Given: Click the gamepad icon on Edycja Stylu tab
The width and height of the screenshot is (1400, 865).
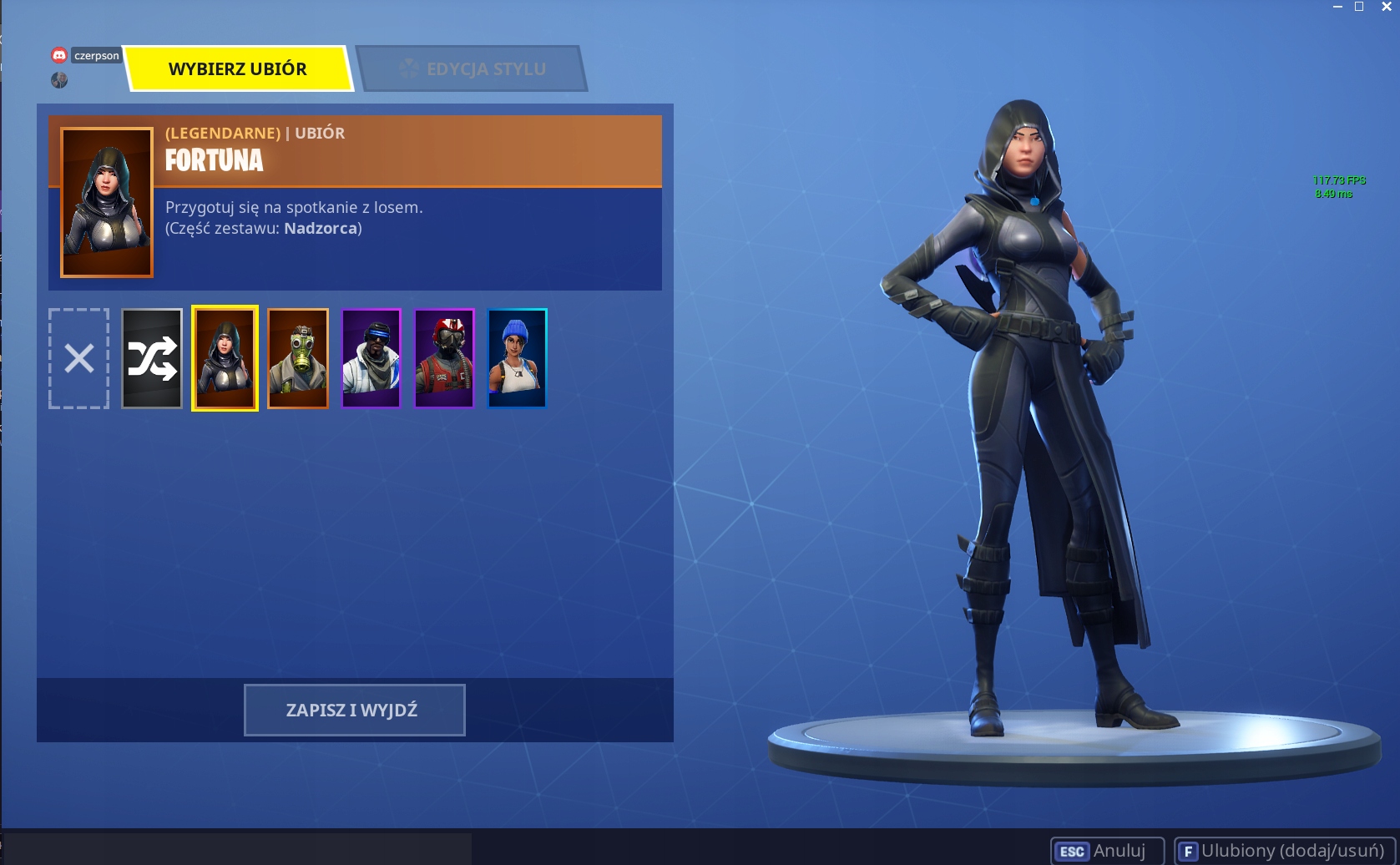Looking at the screenshot, I should [x=408, y=69].
